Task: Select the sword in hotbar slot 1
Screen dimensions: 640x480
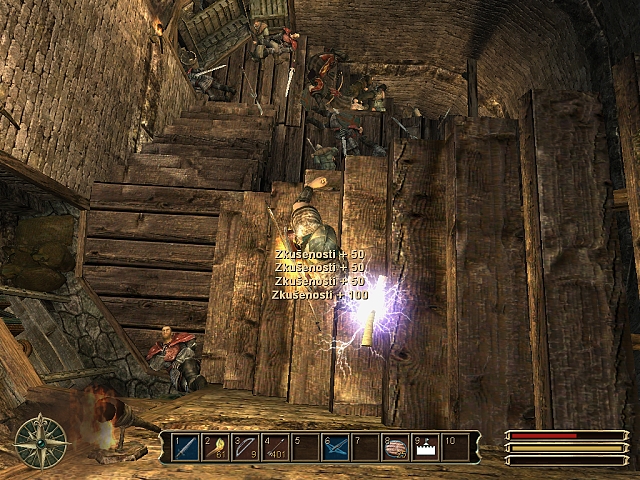Action: coord(186,447)
